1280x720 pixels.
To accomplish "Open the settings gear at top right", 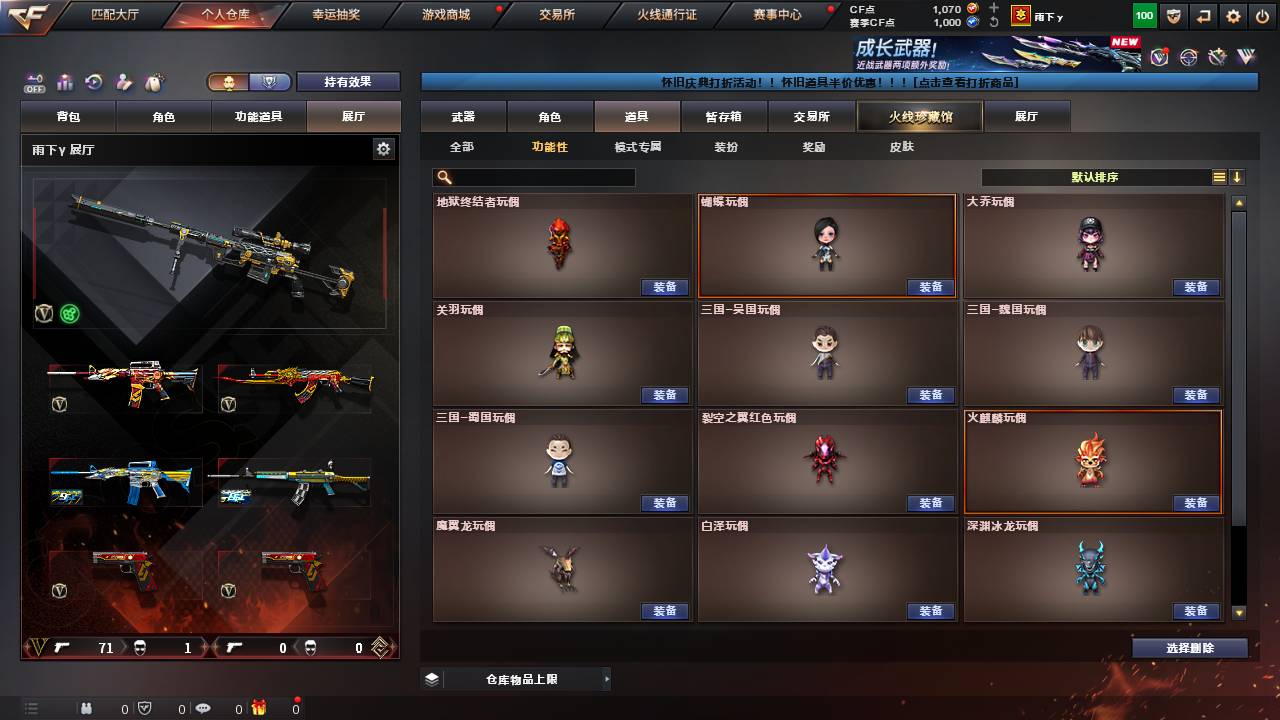I will (x=1232, y=16).
